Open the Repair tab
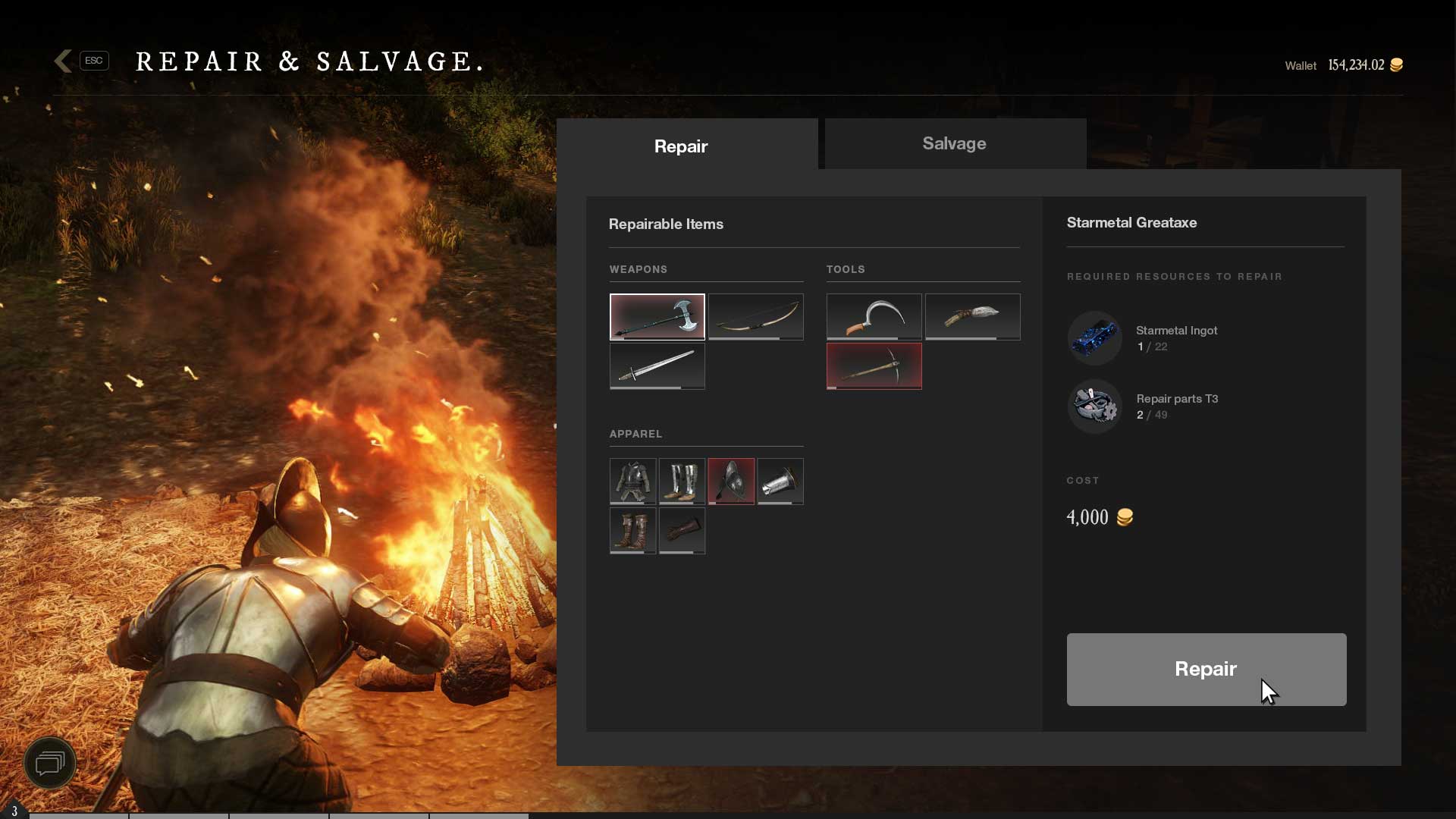The width and height of the screenshot is (1456, 819). click(681, 146)
